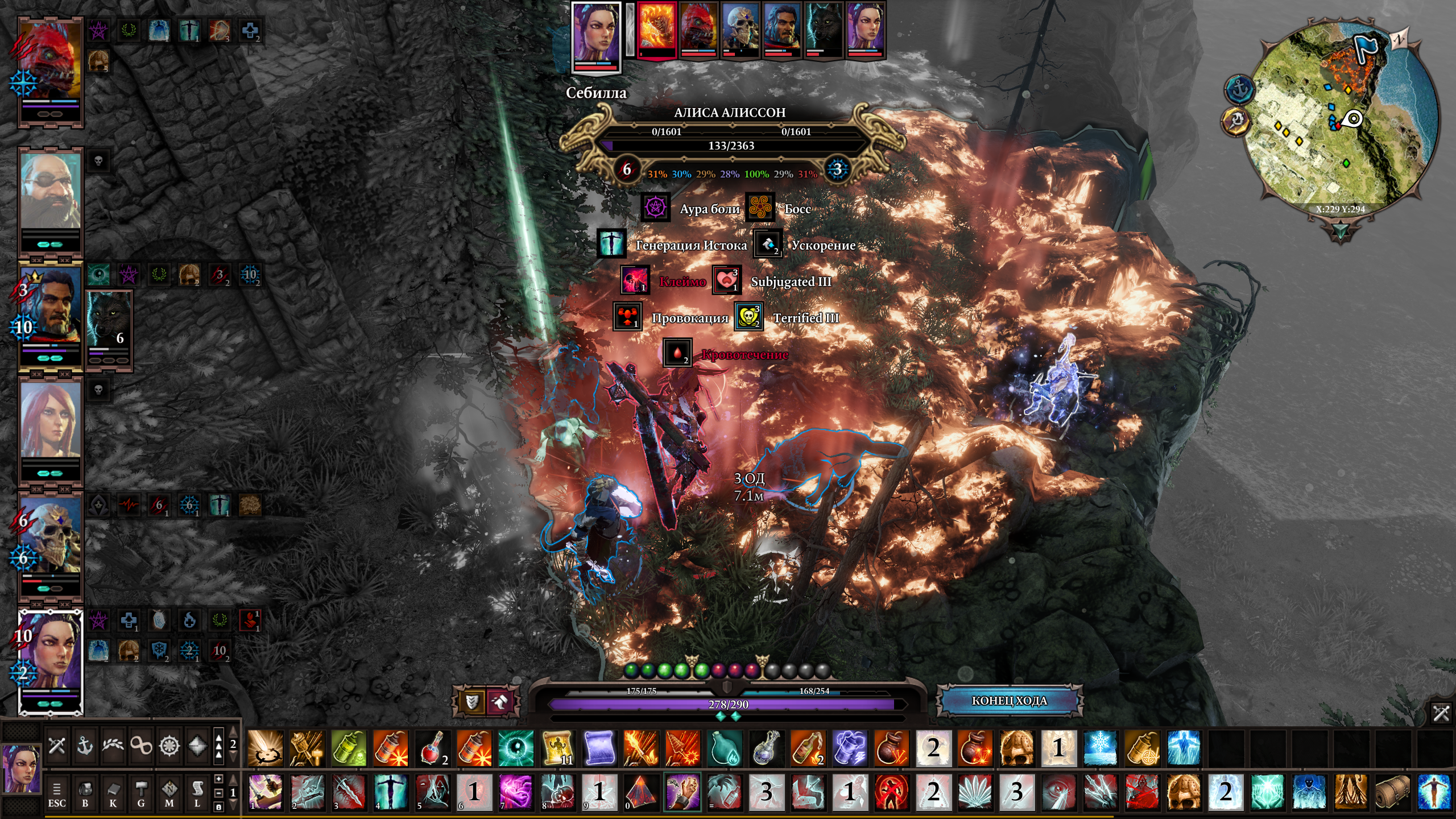Screen dimensions: 1456x819
Task: Use the yellow scroll with 11 stack
Action: [x=558, y=748]
